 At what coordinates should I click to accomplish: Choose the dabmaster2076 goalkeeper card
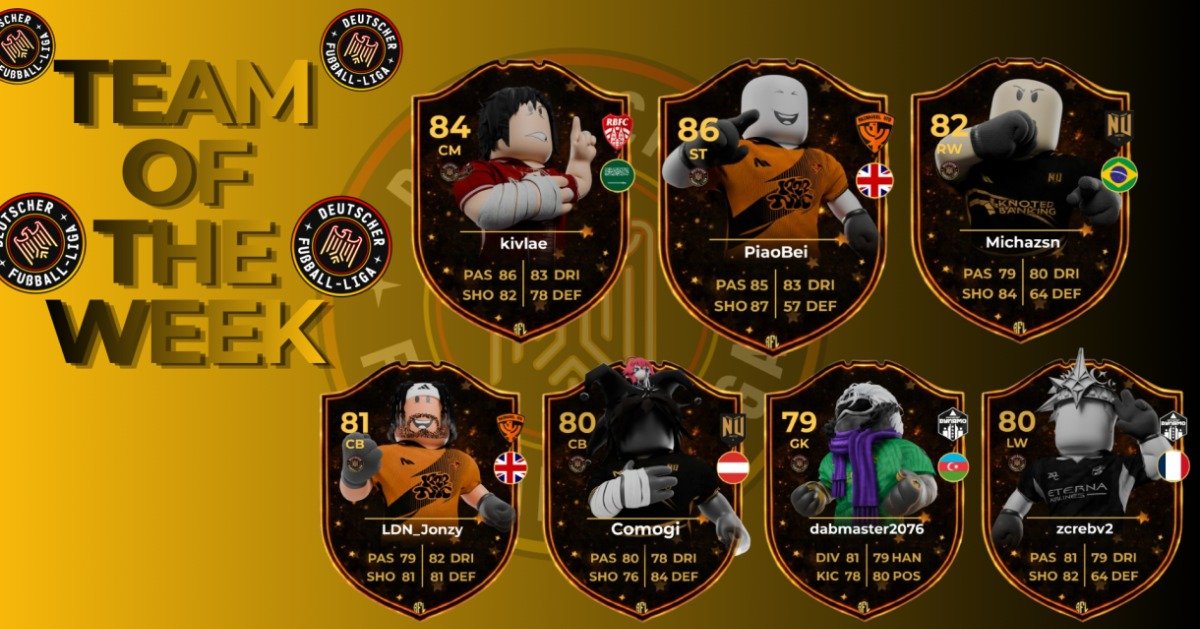point(864,490)
